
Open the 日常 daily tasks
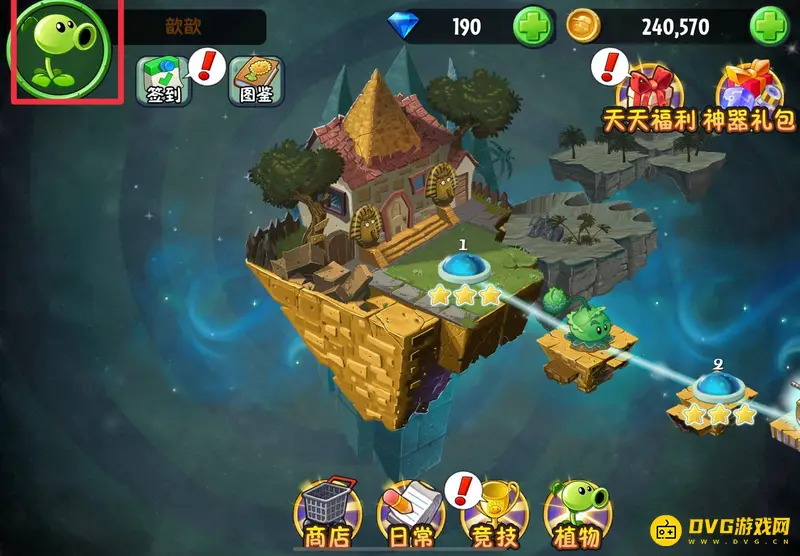pyautogui.click(x=410, y=512)
